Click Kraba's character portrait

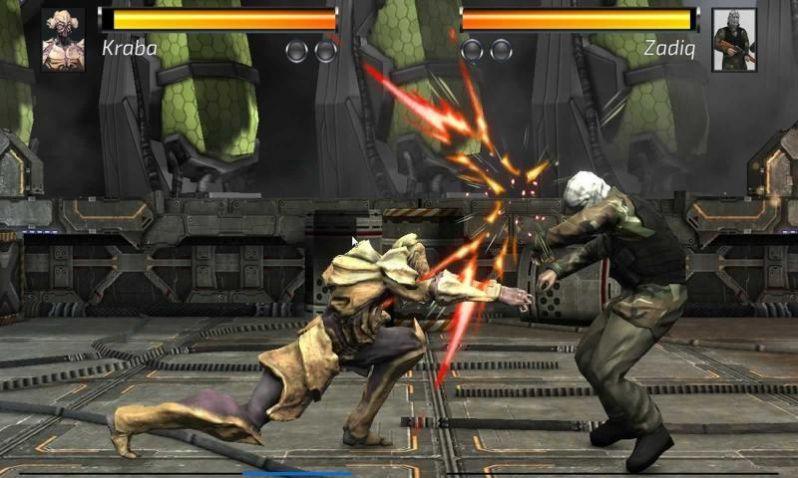(62, 39)
